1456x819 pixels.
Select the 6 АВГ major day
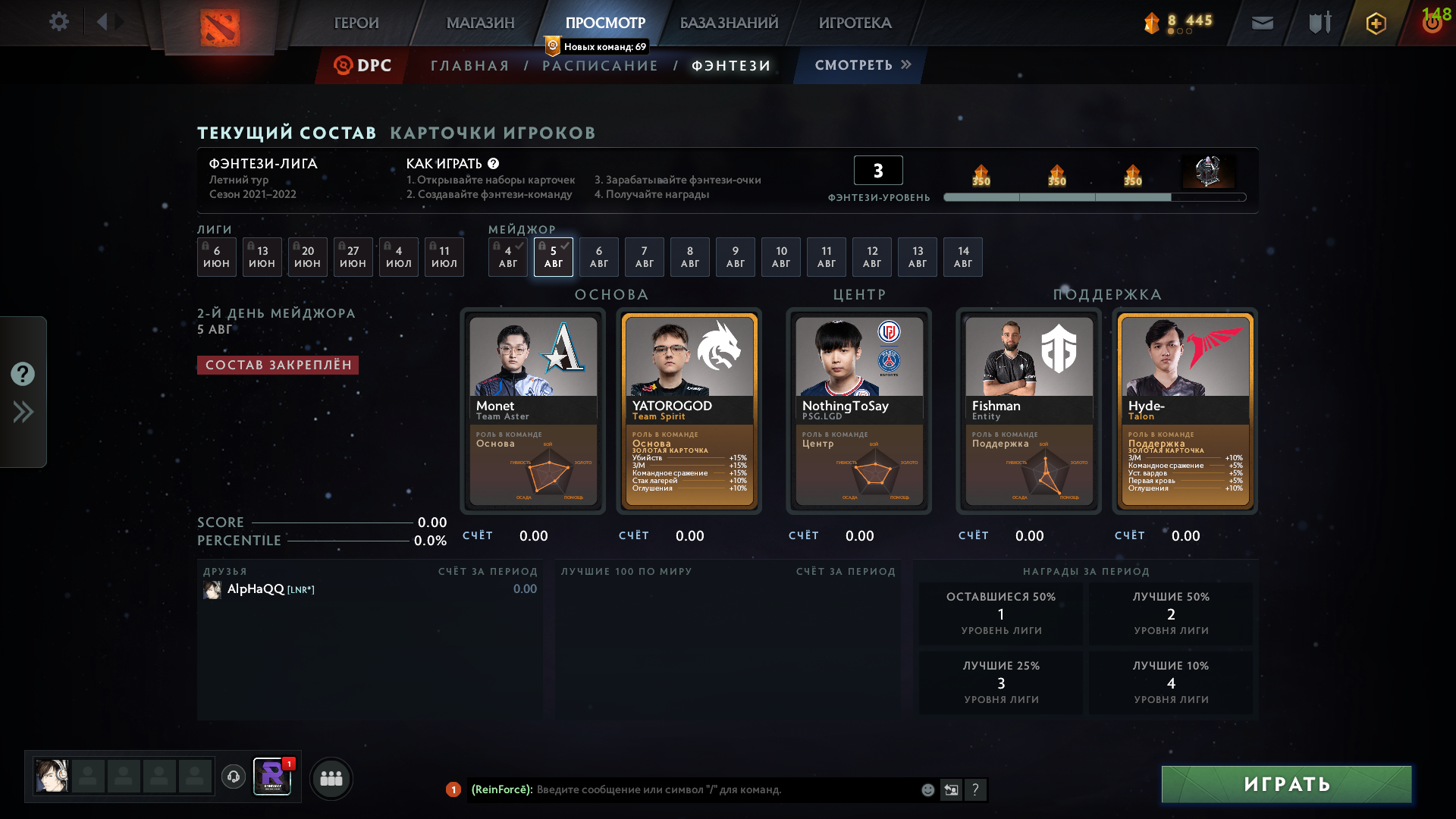pos(598,257)
